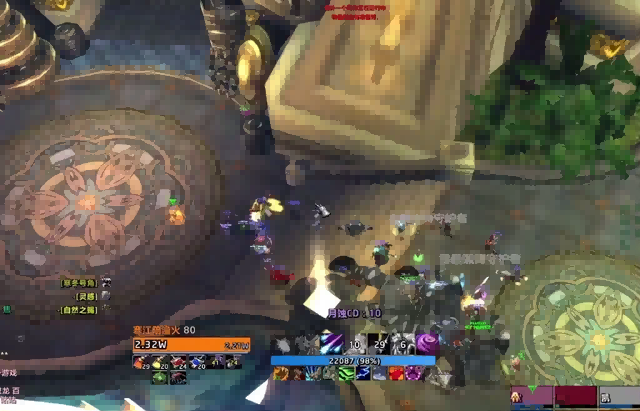Image resolution: width=640 pixels, height=411 pixels.
Task: Select the ability icon showing 6 cooldown
Action: [x=404, y=342]
